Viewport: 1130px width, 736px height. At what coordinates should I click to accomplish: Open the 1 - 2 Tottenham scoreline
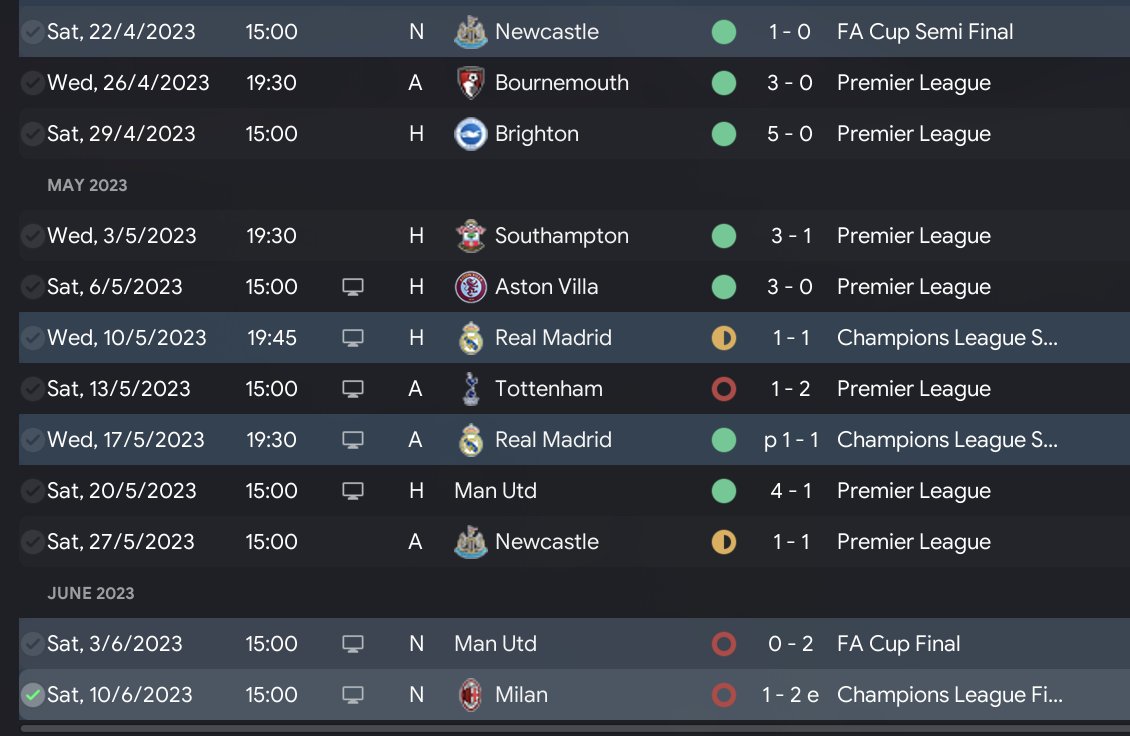(x=790, y=389)
